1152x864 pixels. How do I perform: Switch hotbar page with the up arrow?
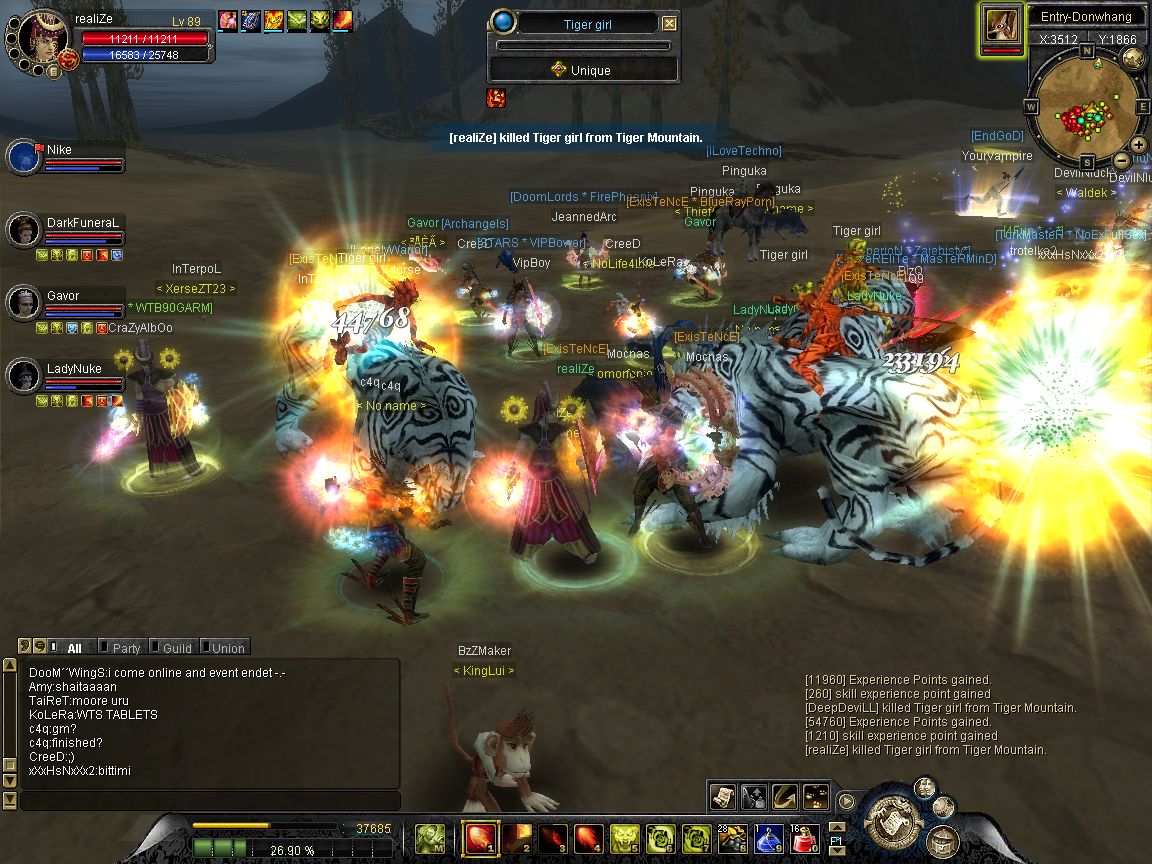tap(836, 828)
